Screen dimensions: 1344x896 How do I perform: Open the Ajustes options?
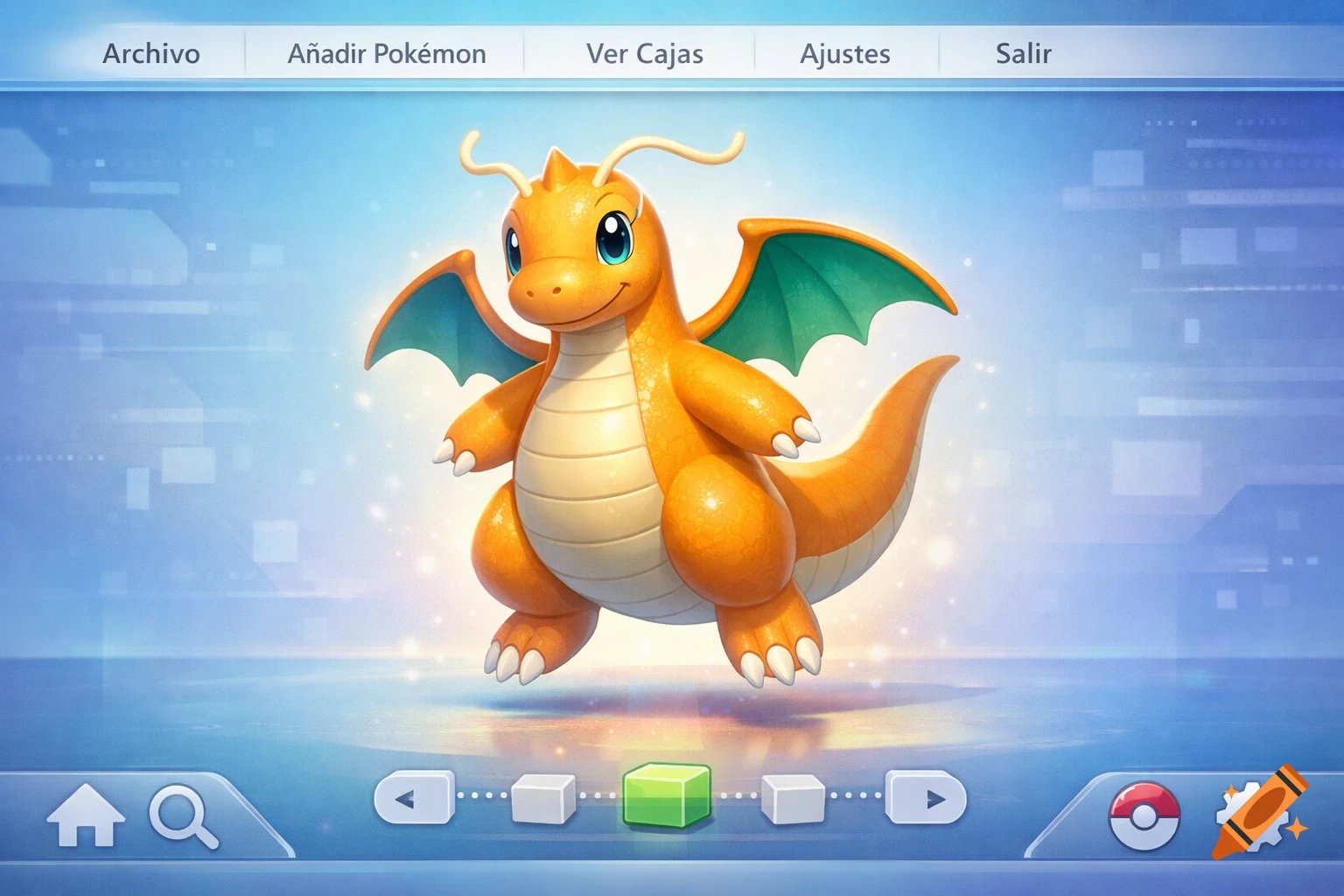(845, 54)
